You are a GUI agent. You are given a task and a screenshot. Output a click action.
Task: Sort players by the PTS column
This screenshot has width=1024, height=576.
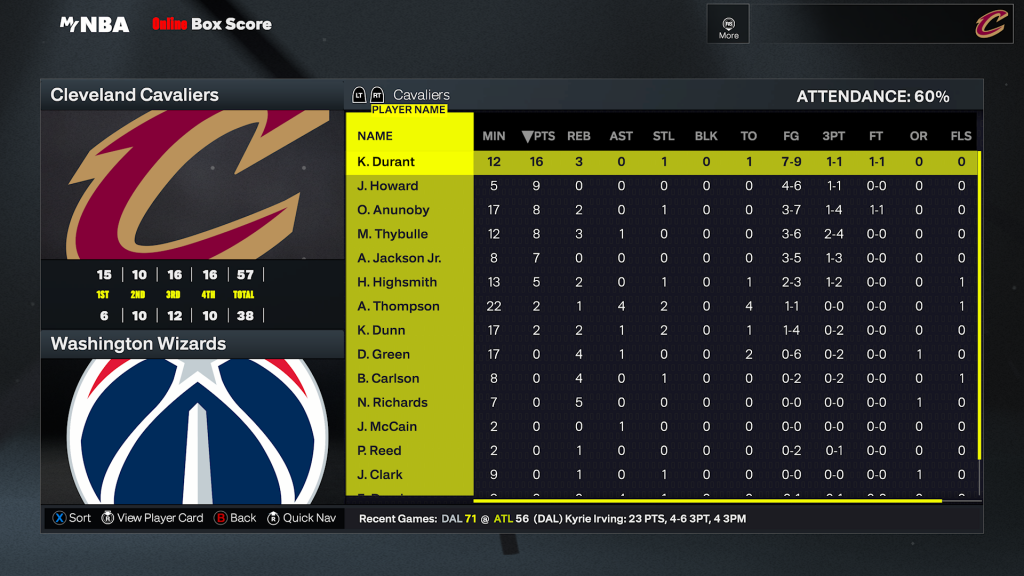pyautogui.click(x=538, y=136)
